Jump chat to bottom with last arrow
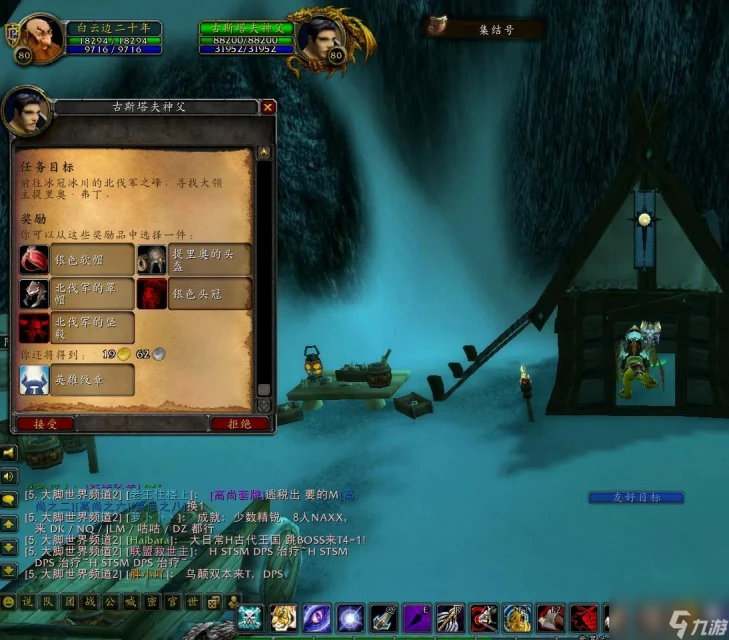This screenshot has width=729, height=640. click(9, 570)
